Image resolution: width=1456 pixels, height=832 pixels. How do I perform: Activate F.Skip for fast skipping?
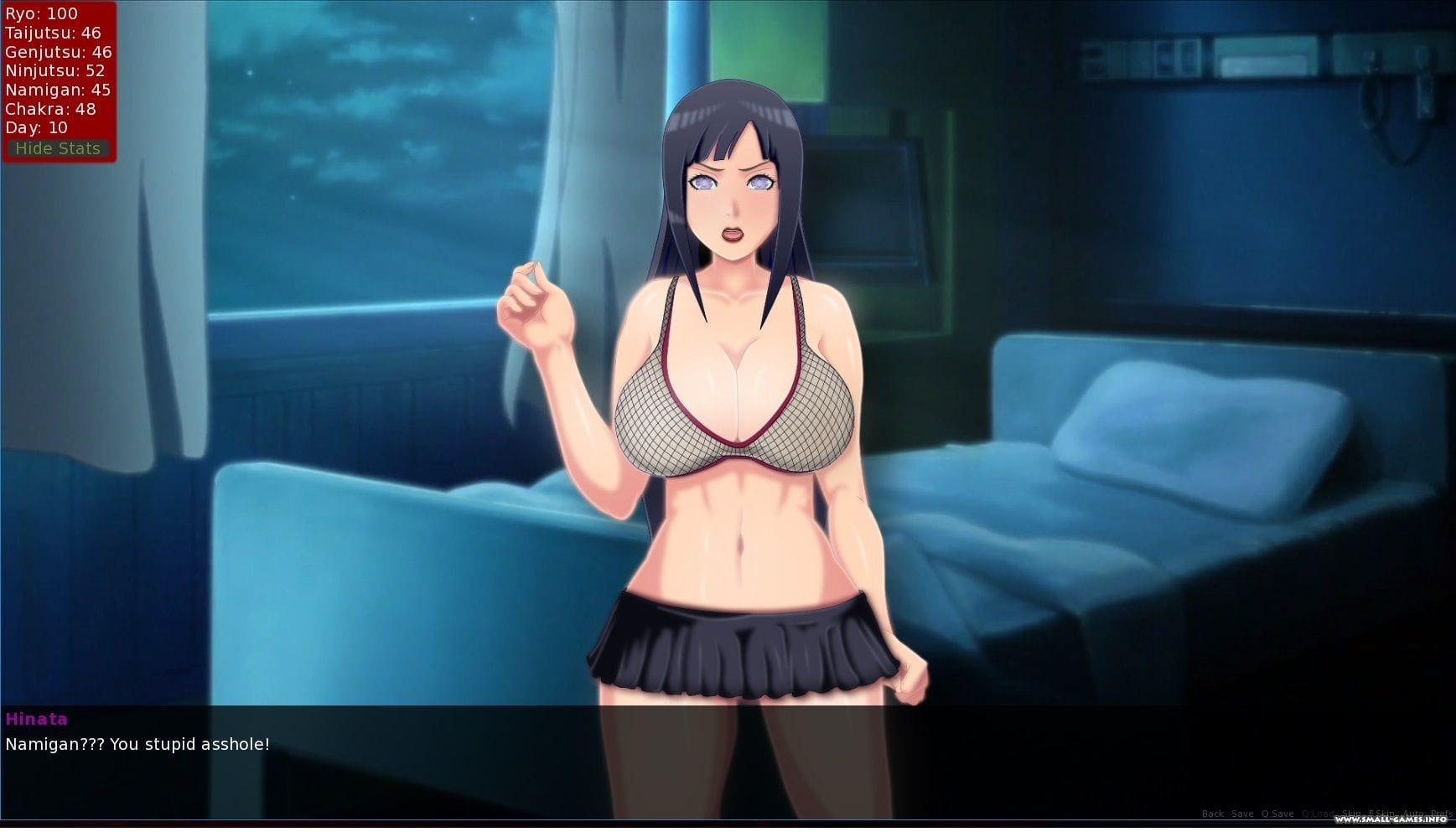[x=1381, y=814]
